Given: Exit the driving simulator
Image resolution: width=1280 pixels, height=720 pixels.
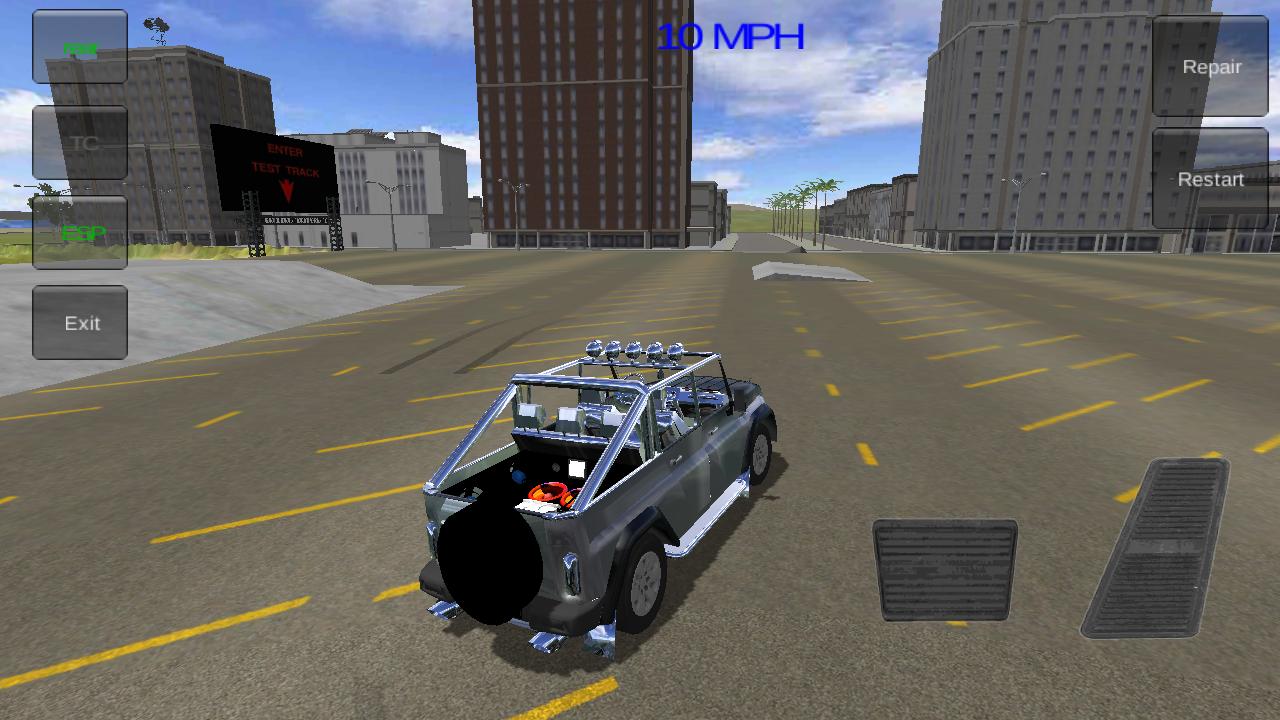Looking at the screenshot, I should point(80,322).
